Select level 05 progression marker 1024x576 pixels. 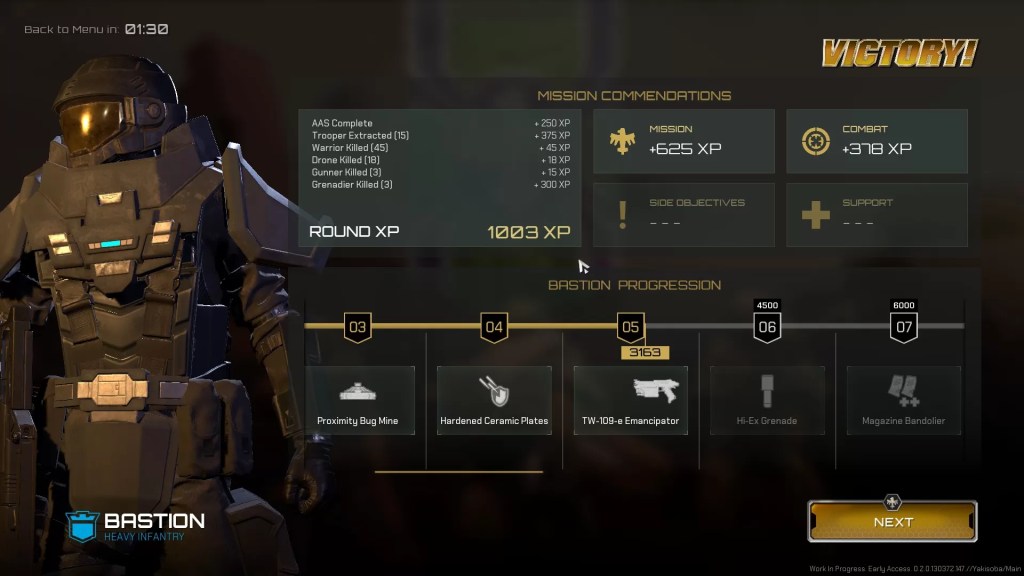(x=630, y=327)
